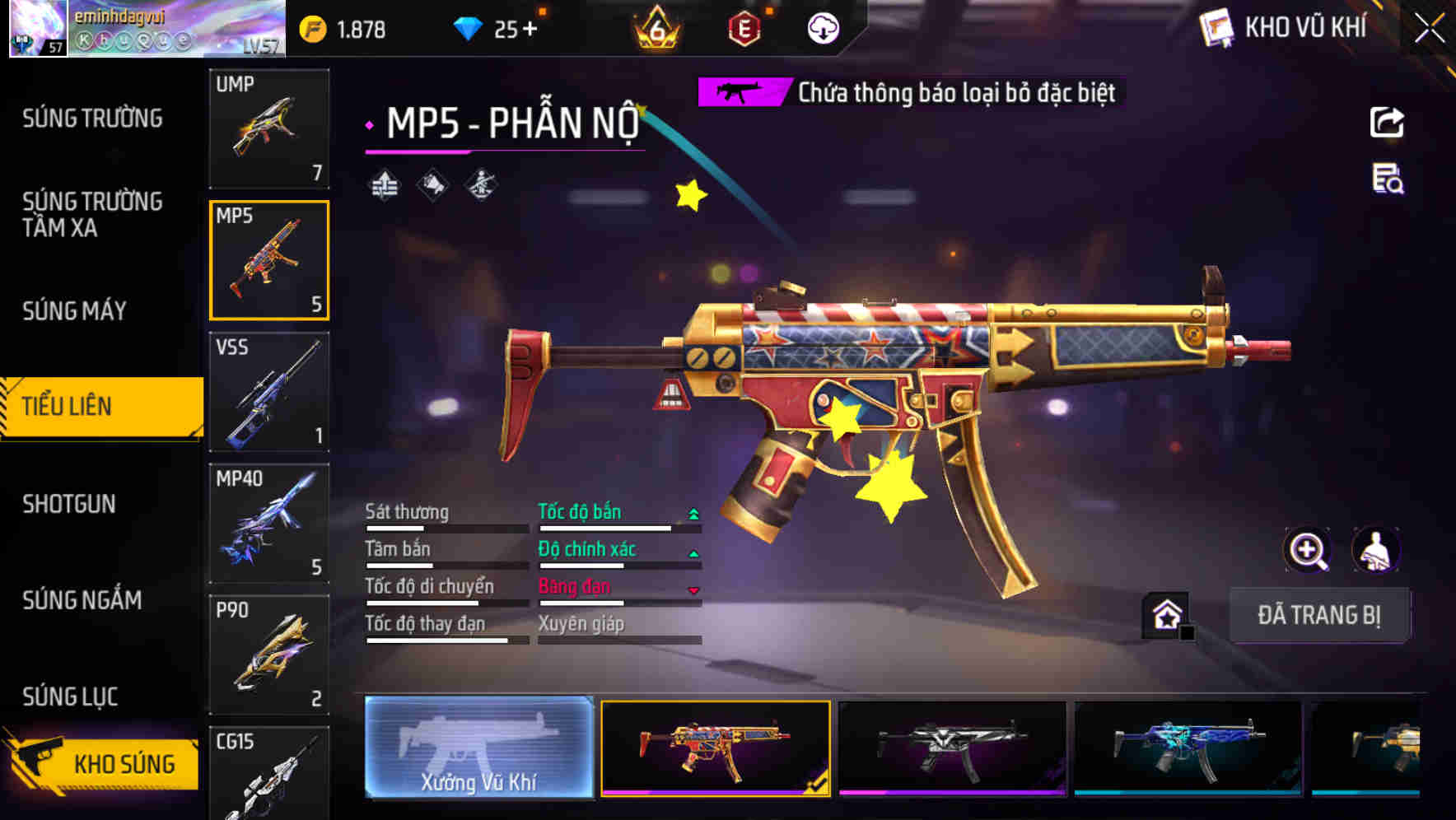
Task: Click the ĐÃ TRANG BỊ button
Action: (1318, 615)
